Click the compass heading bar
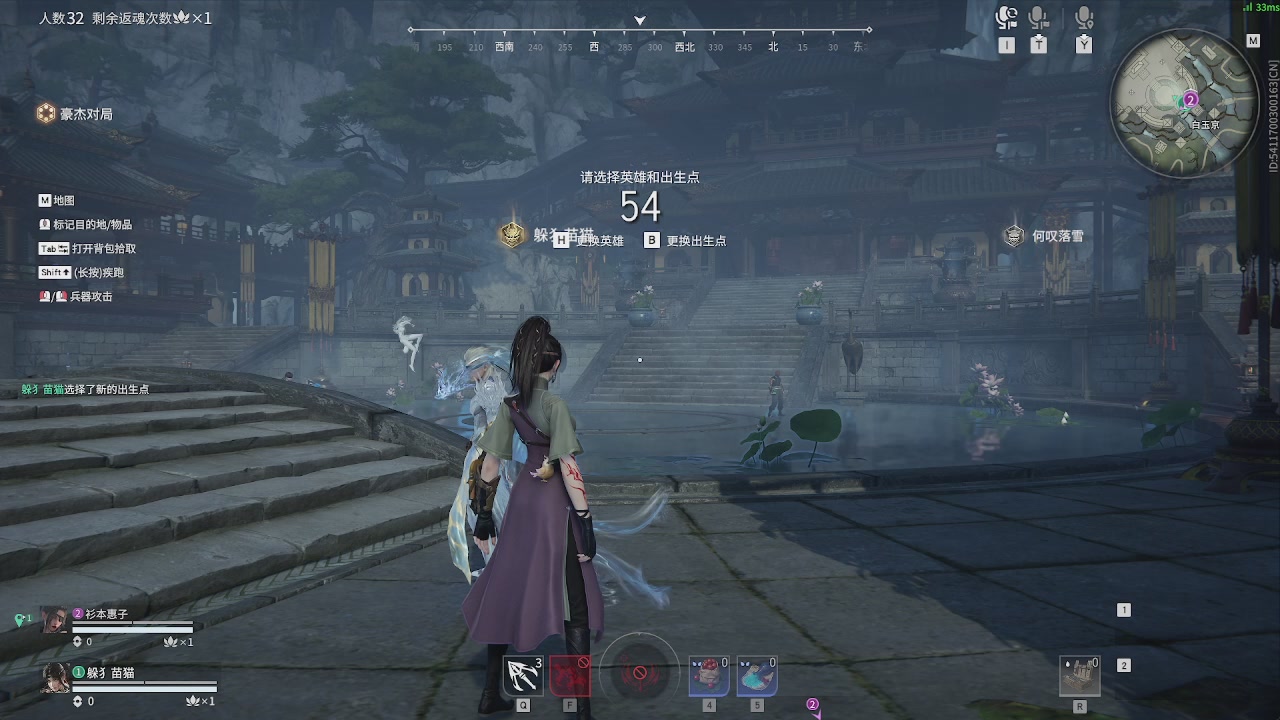The width and height of the screenshot is (1280, 720). coord(640,40)
